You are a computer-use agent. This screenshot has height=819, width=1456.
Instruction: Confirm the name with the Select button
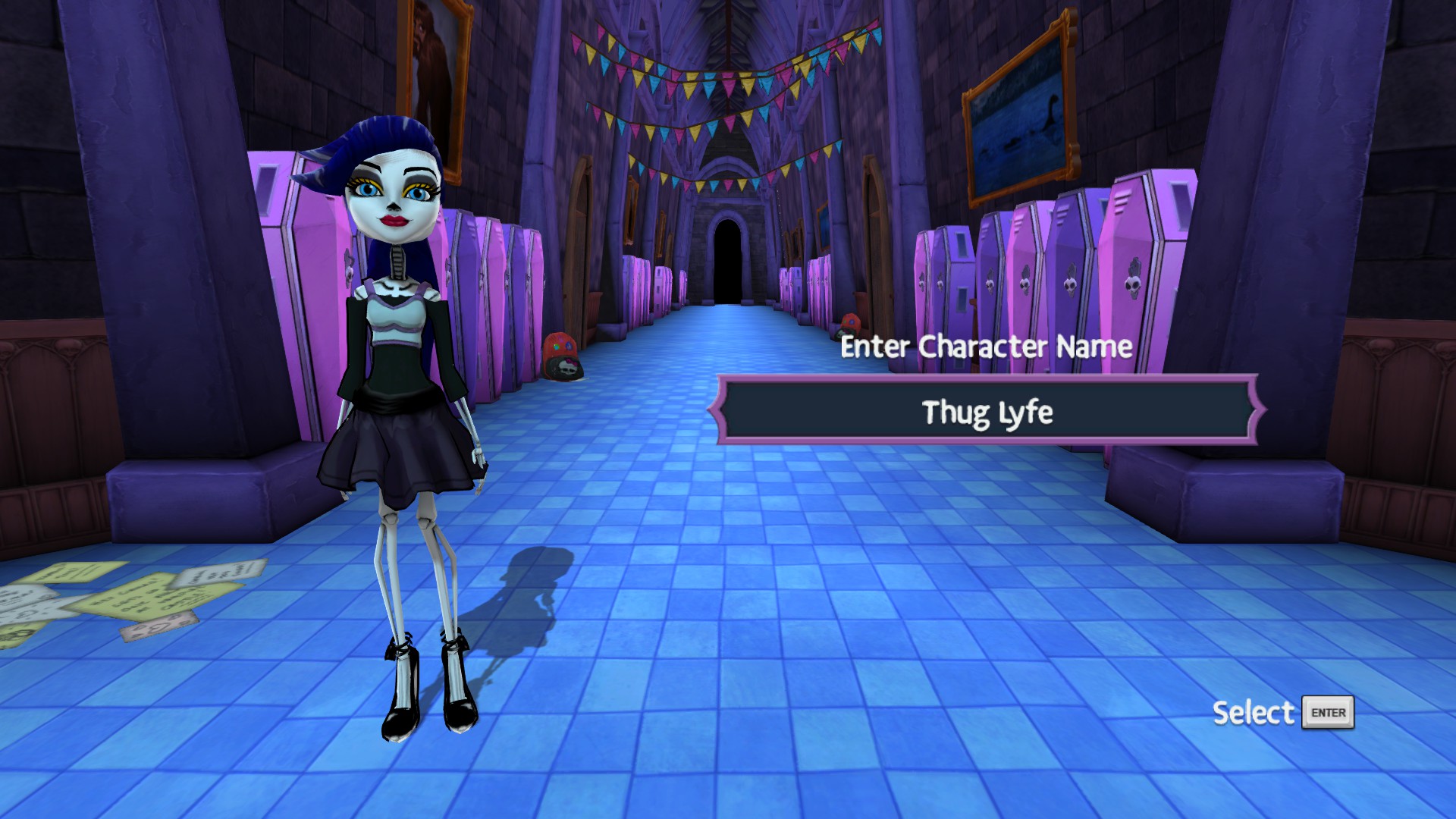pyautogui.click(x=1328, y=711)
